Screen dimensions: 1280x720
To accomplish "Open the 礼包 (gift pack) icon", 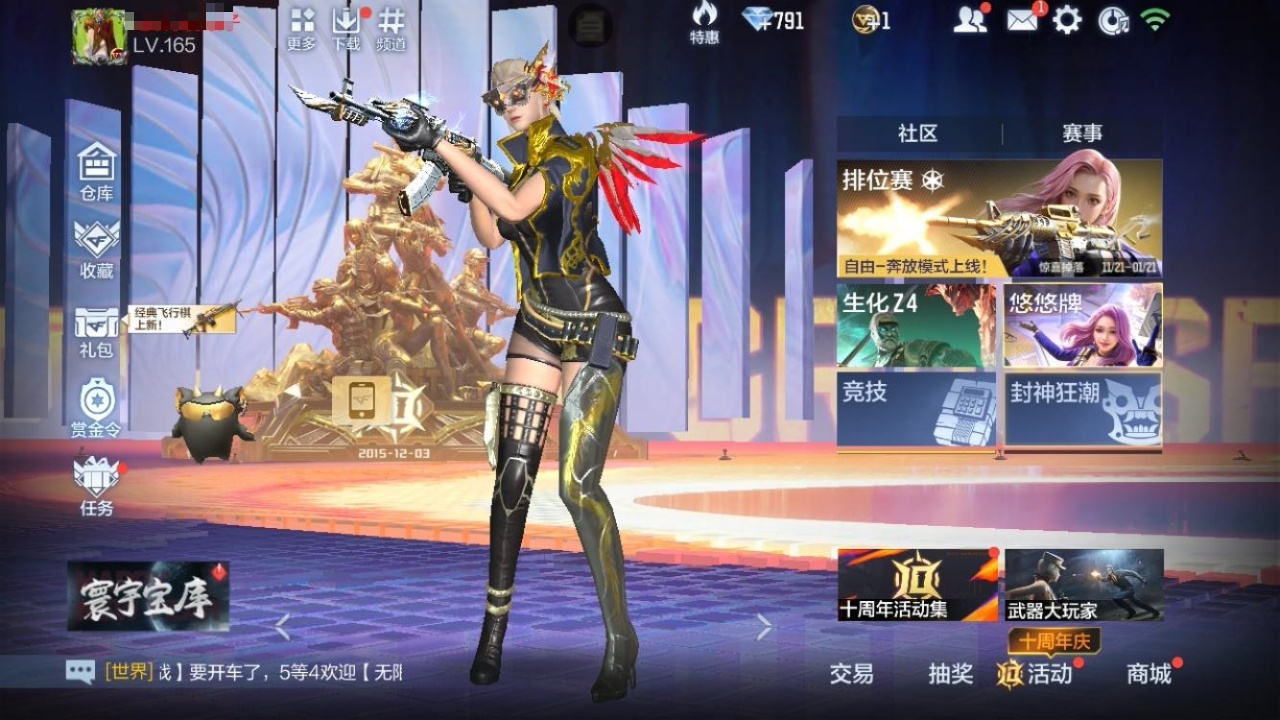I will pyautogui.click(x=95, y=331).
